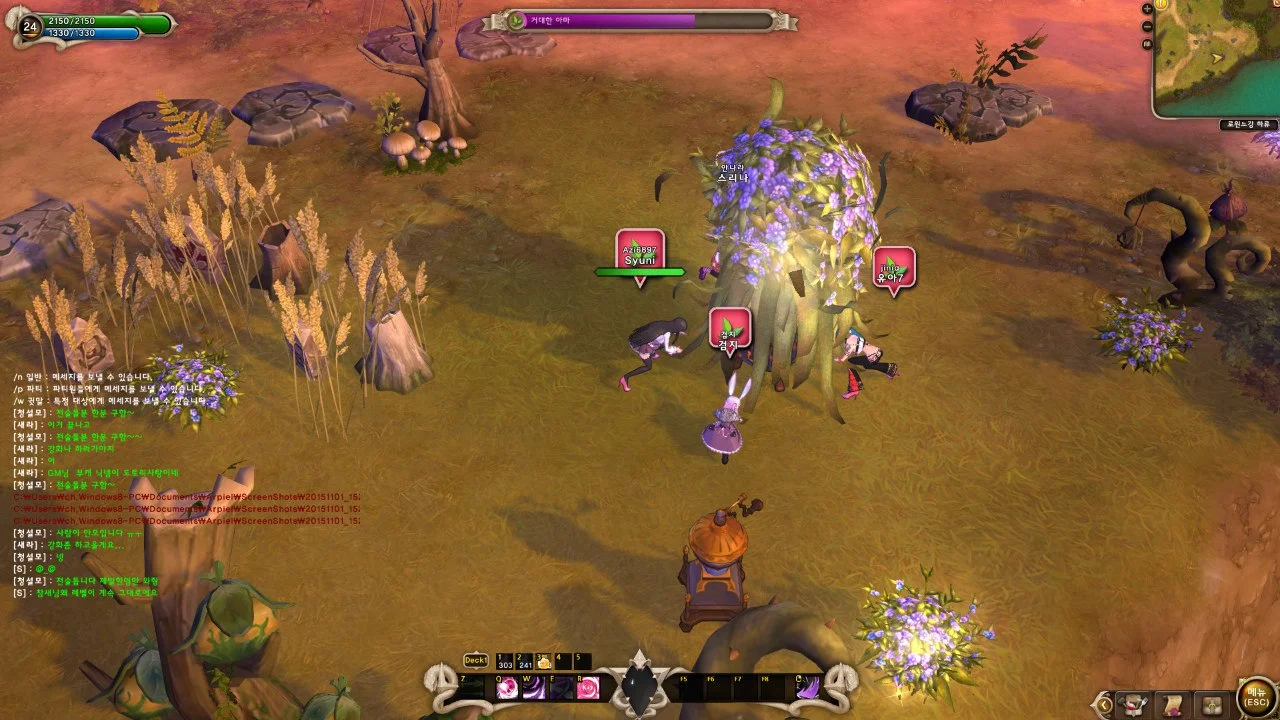Zoom in the minimap with plus button

[x=1147, y=9]
